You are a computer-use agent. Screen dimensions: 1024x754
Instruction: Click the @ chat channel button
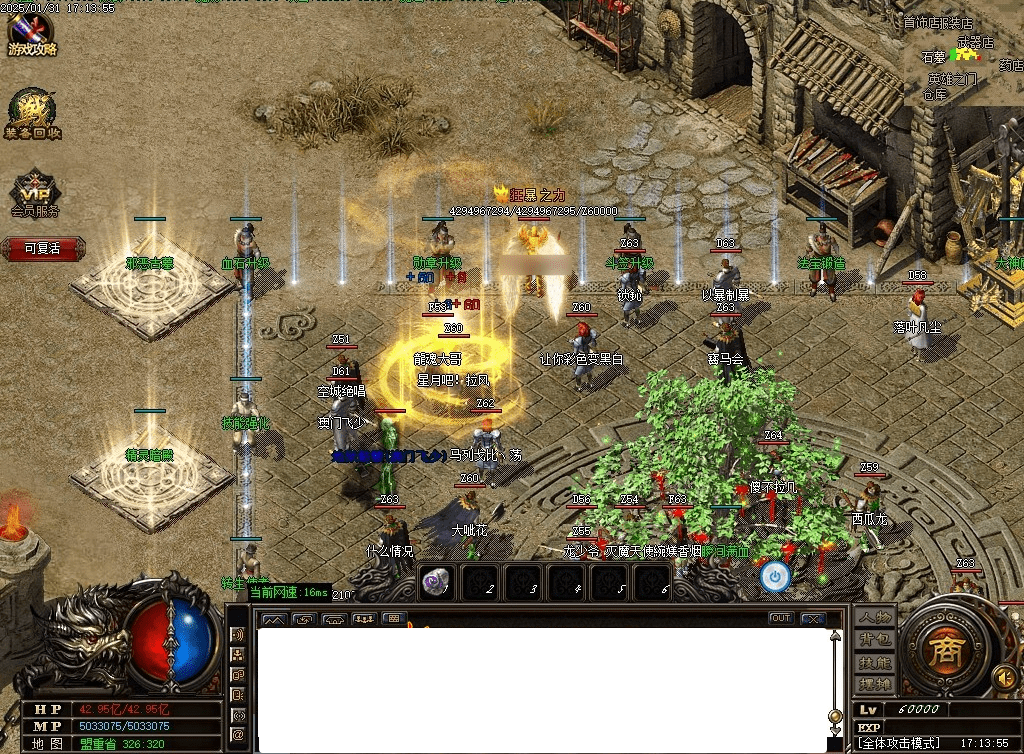point(238,735)
